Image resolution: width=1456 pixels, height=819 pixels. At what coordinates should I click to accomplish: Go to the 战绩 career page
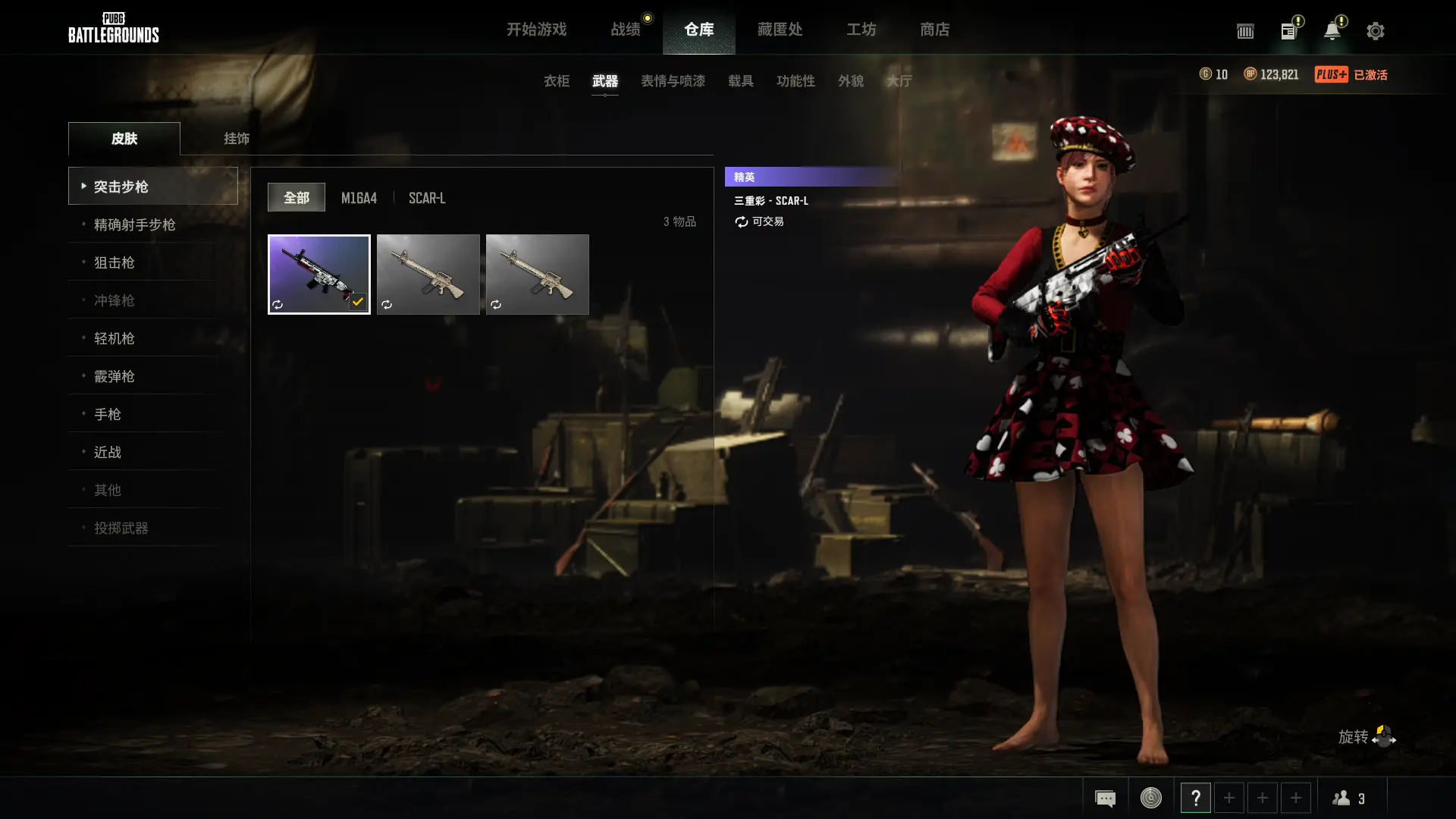click(x=626, y=30)
